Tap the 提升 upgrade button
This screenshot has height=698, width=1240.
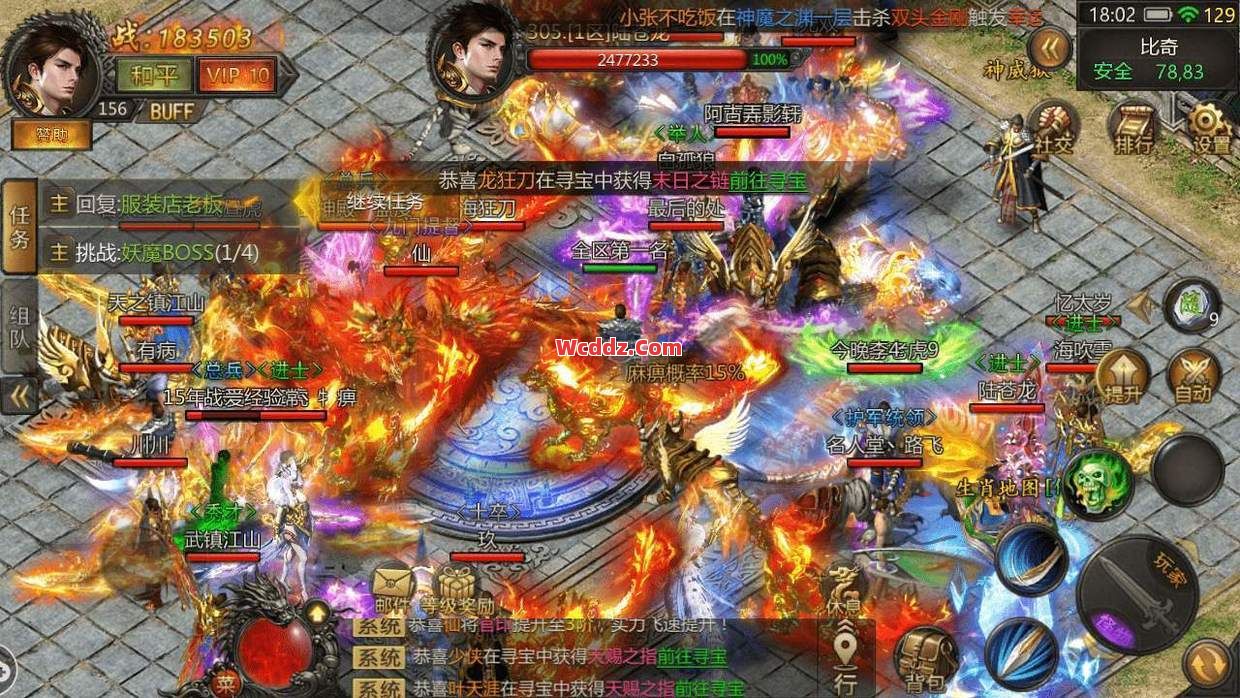[1122, 377]
